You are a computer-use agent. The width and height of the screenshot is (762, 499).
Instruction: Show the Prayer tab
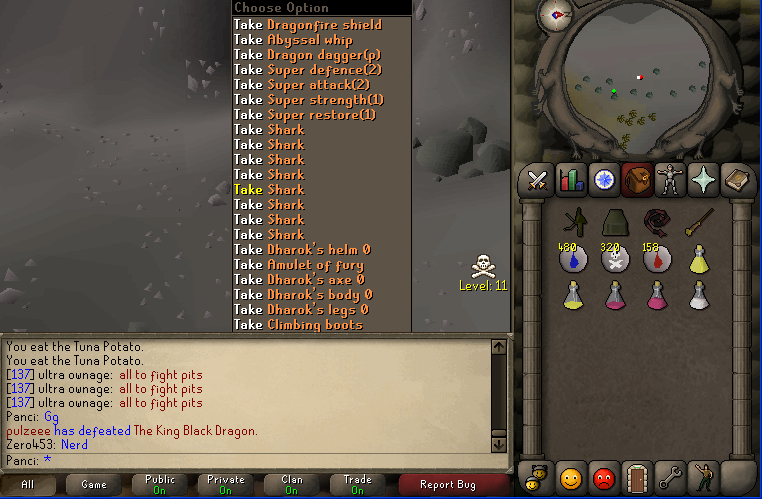(x=703, y=180)
